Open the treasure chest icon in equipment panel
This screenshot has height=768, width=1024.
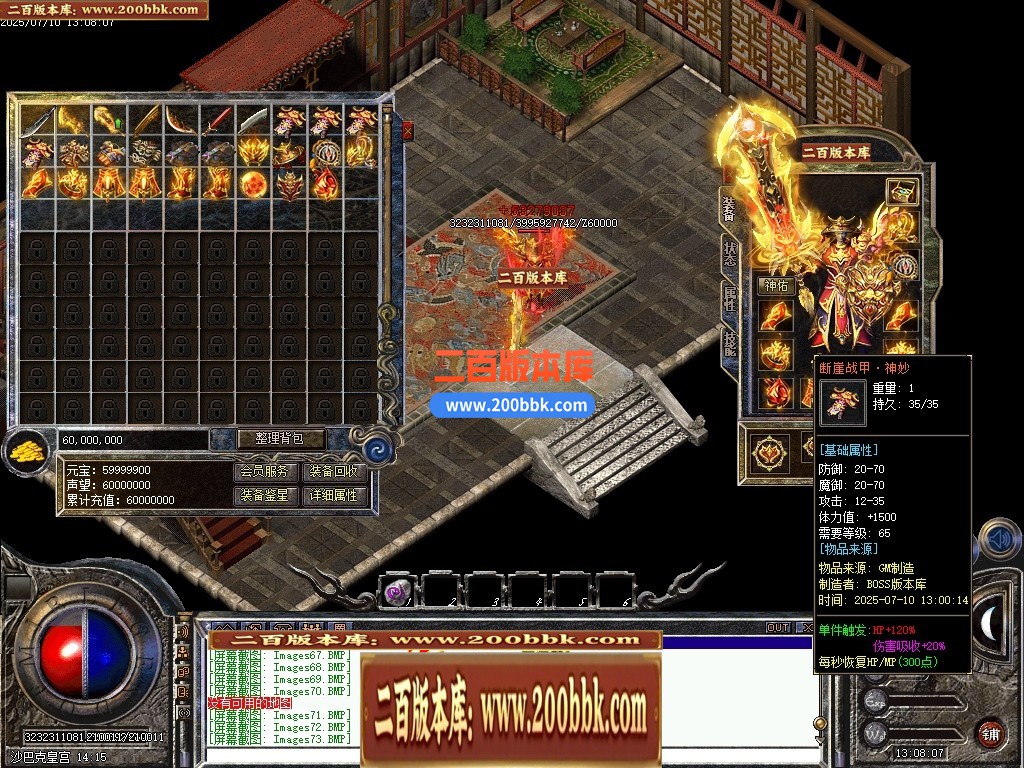pos(903,193)
